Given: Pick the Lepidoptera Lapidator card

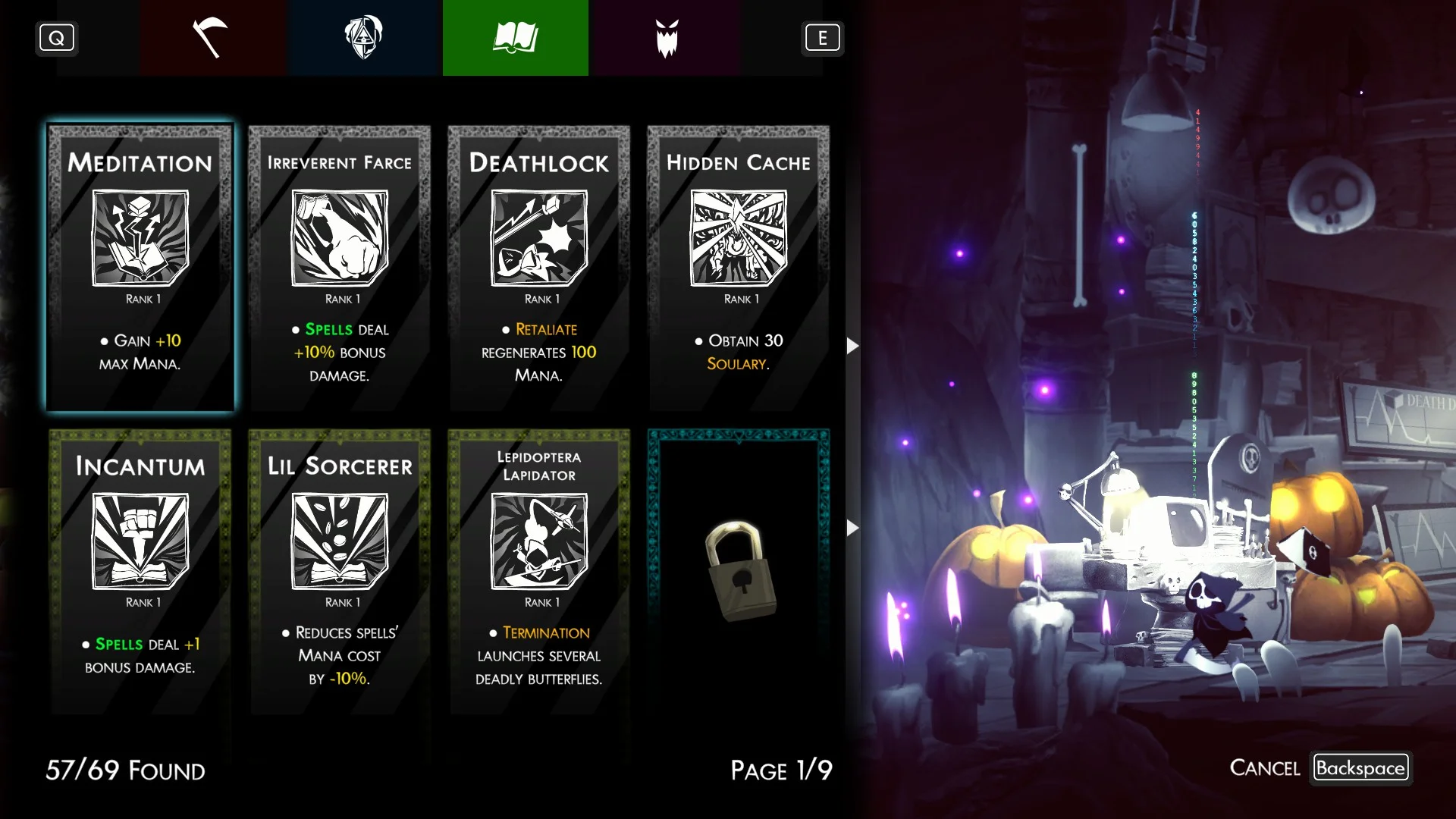Looking at the screenshot, I should pos(539,570).
